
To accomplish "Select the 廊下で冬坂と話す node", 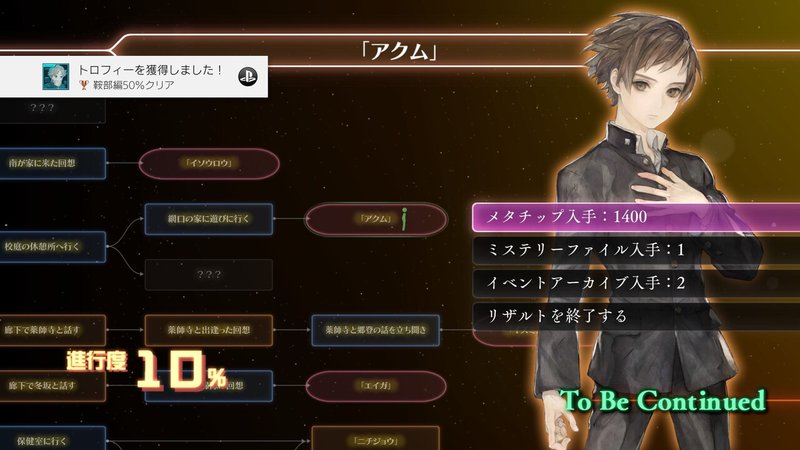I will pyautogui.click(x=53, y=385).
